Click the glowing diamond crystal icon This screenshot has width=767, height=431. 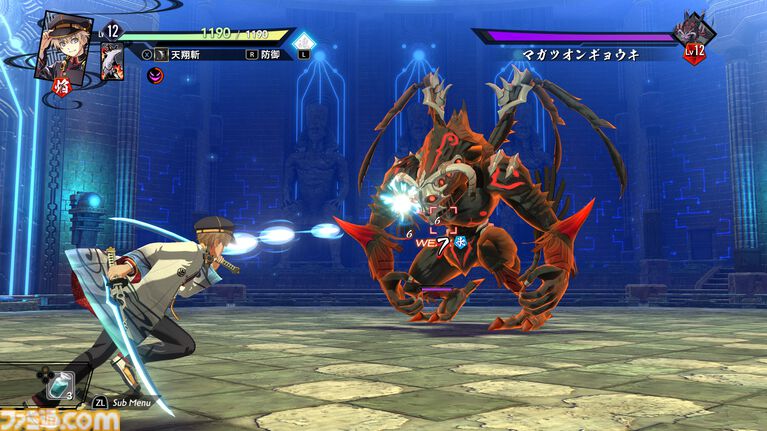pyautogui.click(x=305, y=42)
